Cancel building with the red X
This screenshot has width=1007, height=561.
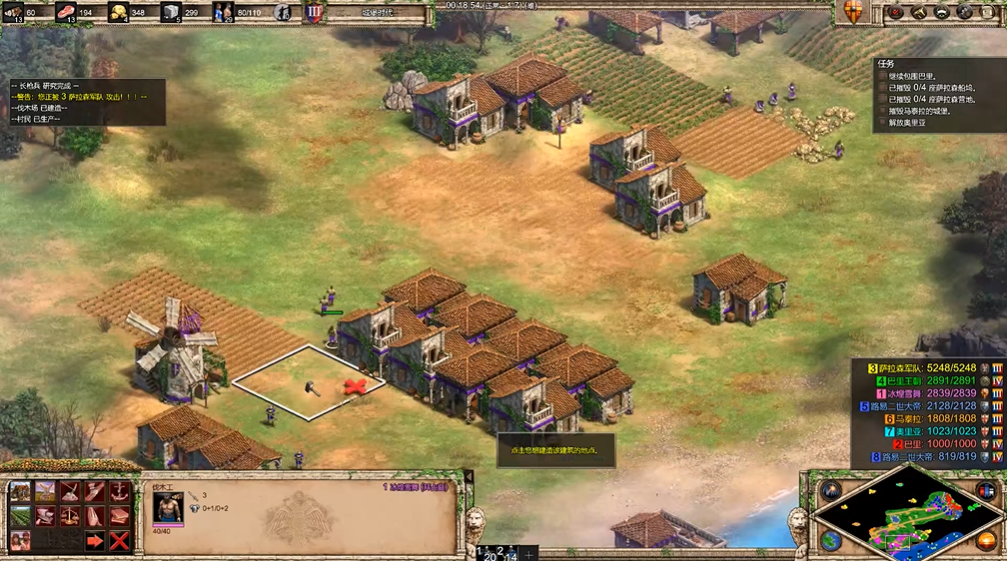point(119,541)
